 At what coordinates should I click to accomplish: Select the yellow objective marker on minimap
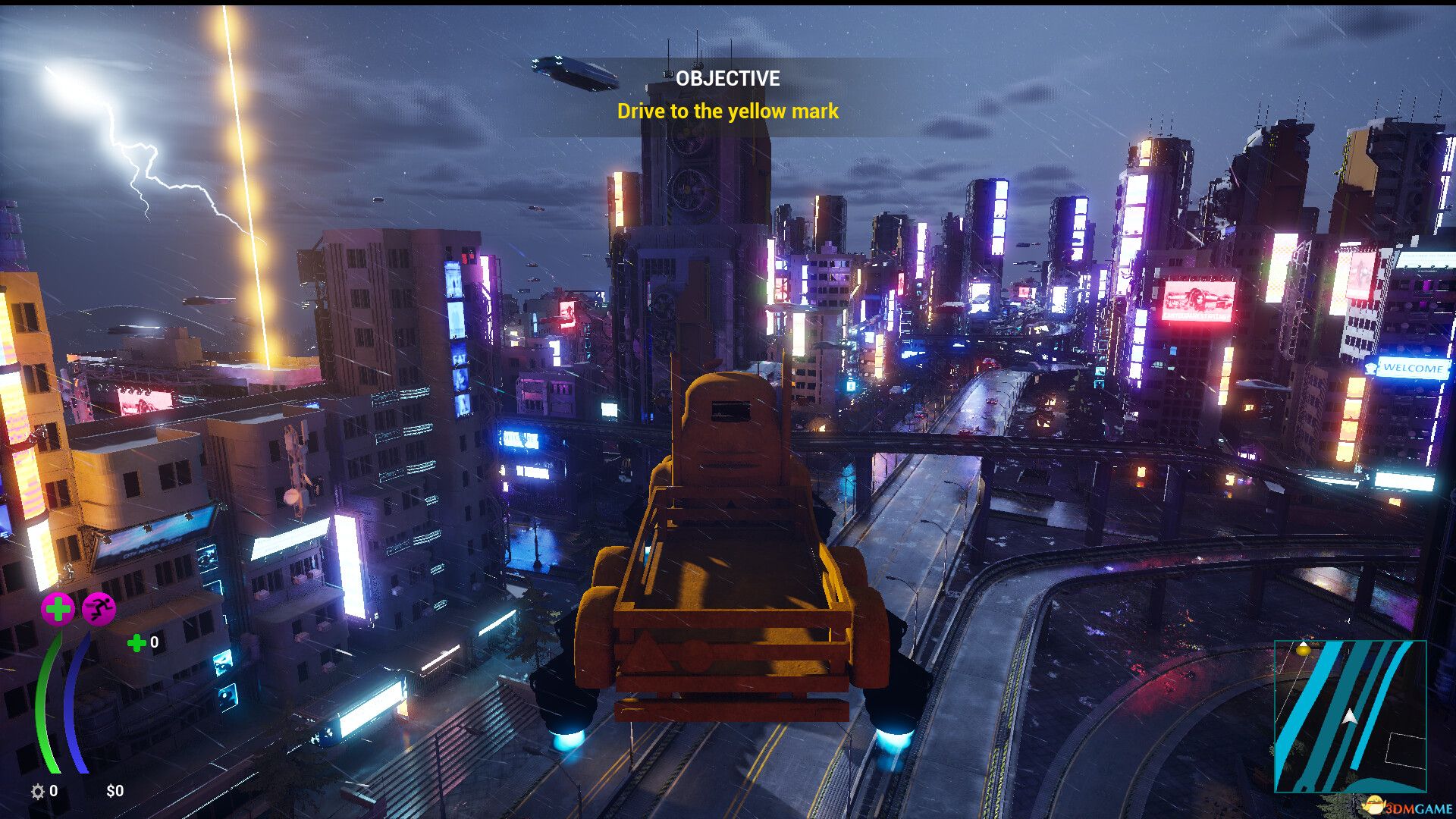pyautogui.click(x=1304, y=649)
